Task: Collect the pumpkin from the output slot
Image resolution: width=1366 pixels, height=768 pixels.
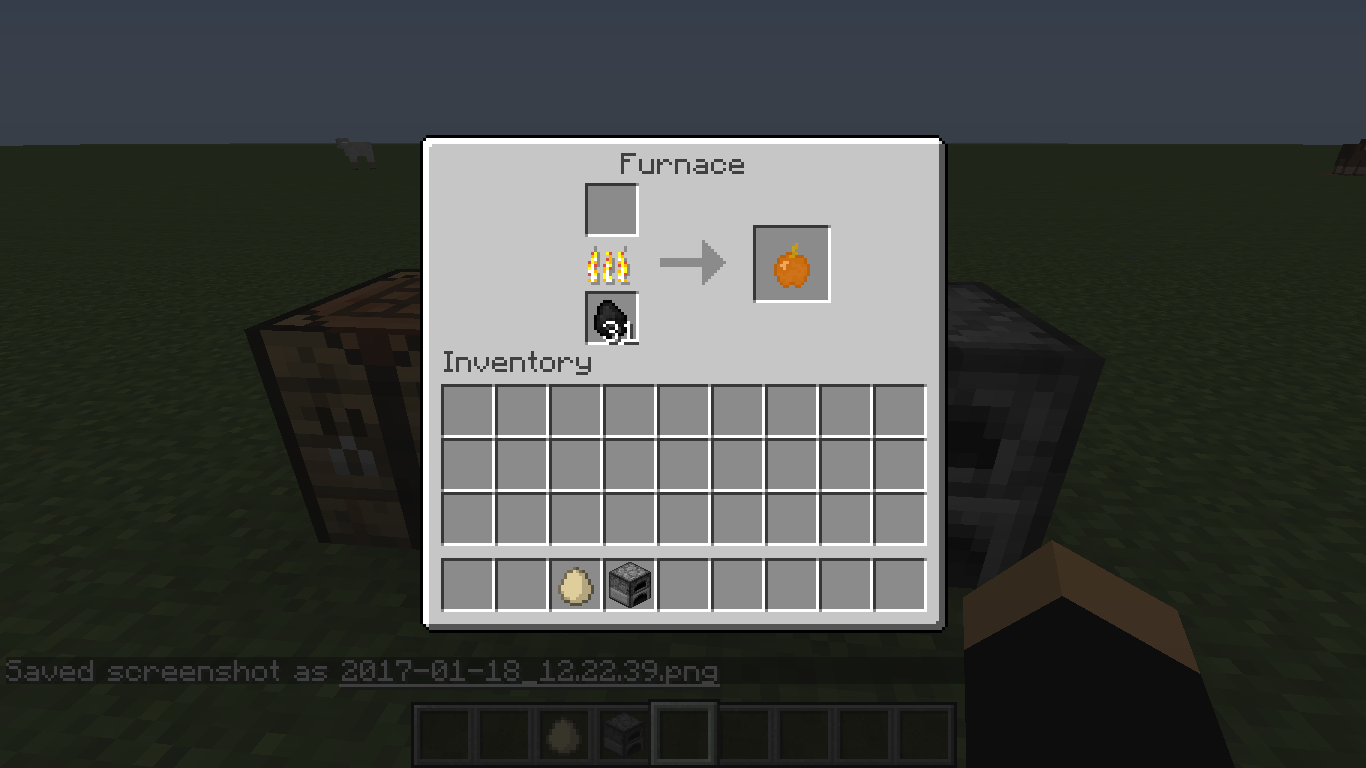Action: pyautogui.click(x=790, y=263)
